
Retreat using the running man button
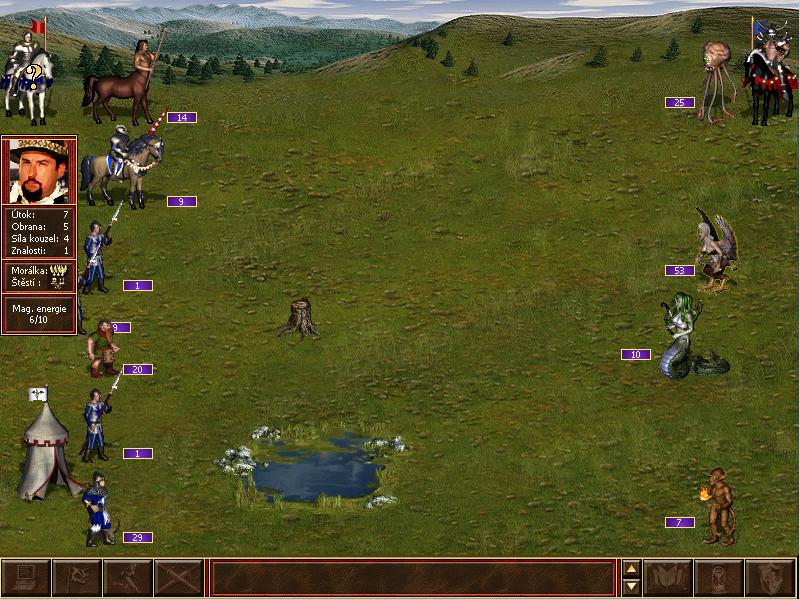point(128,578)
